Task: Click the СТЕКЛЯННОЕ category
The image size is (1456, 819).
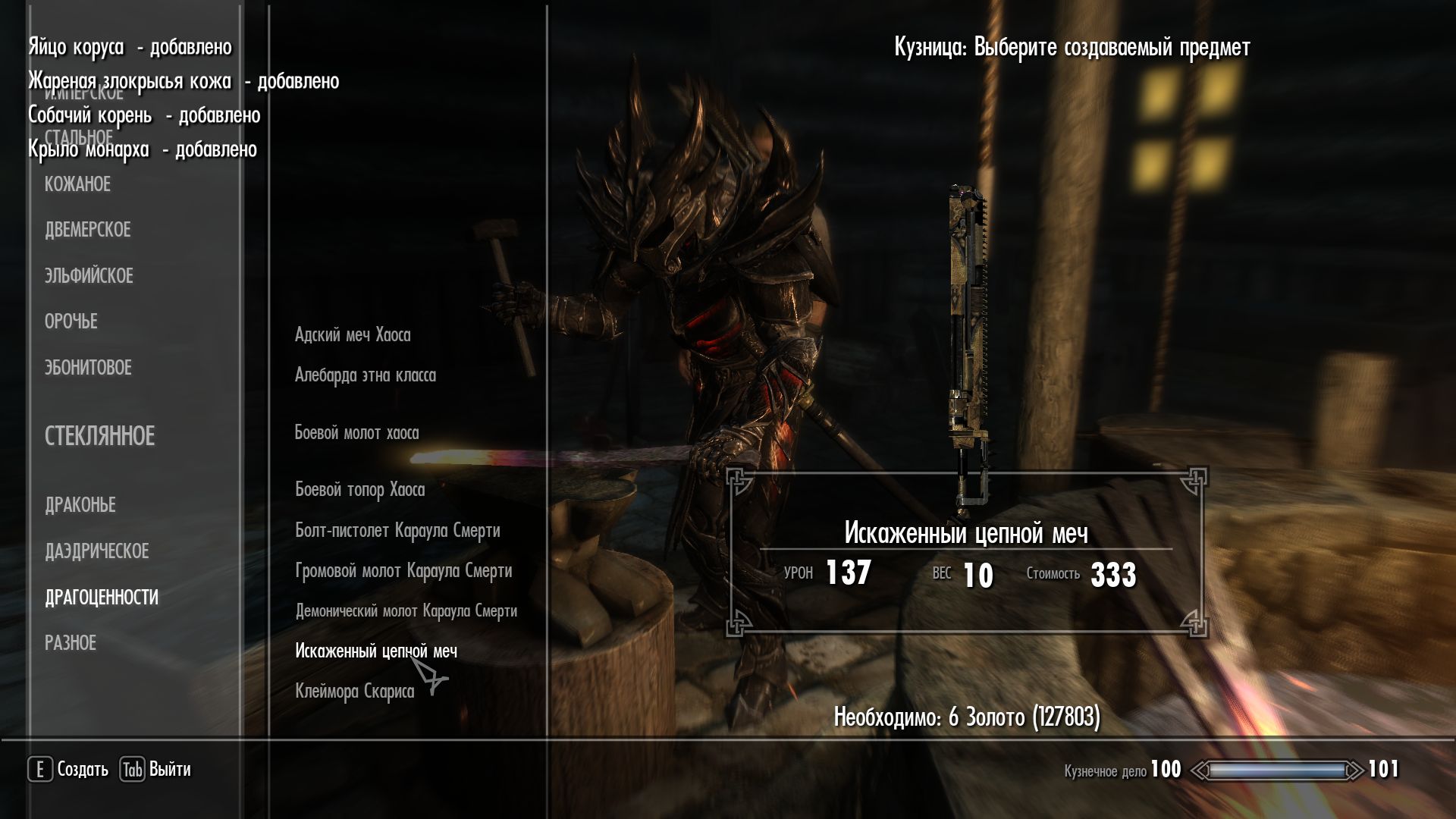Action: (99, 436)
